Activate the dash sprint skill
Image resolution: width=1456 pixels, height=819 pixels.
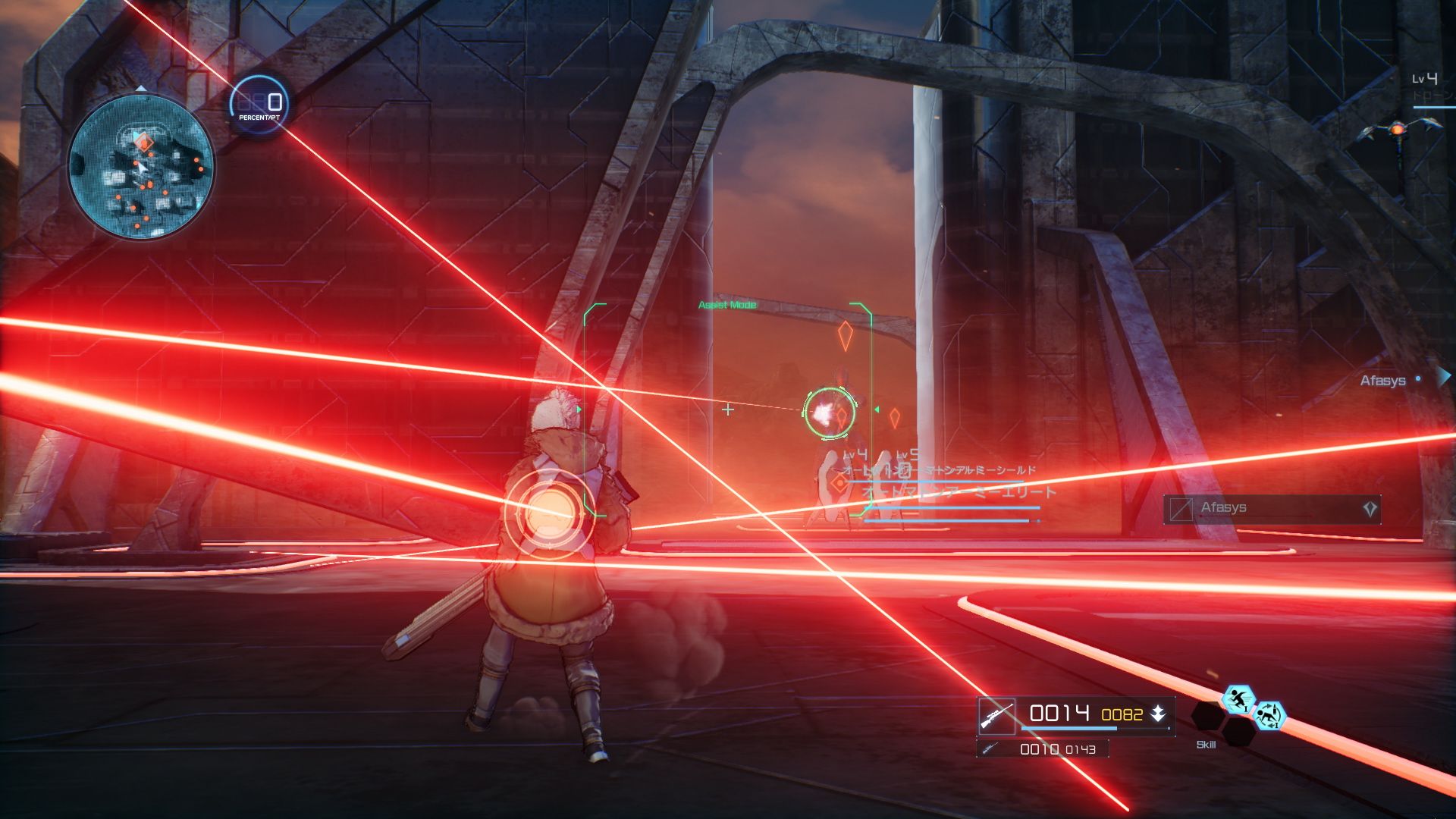1238,700
